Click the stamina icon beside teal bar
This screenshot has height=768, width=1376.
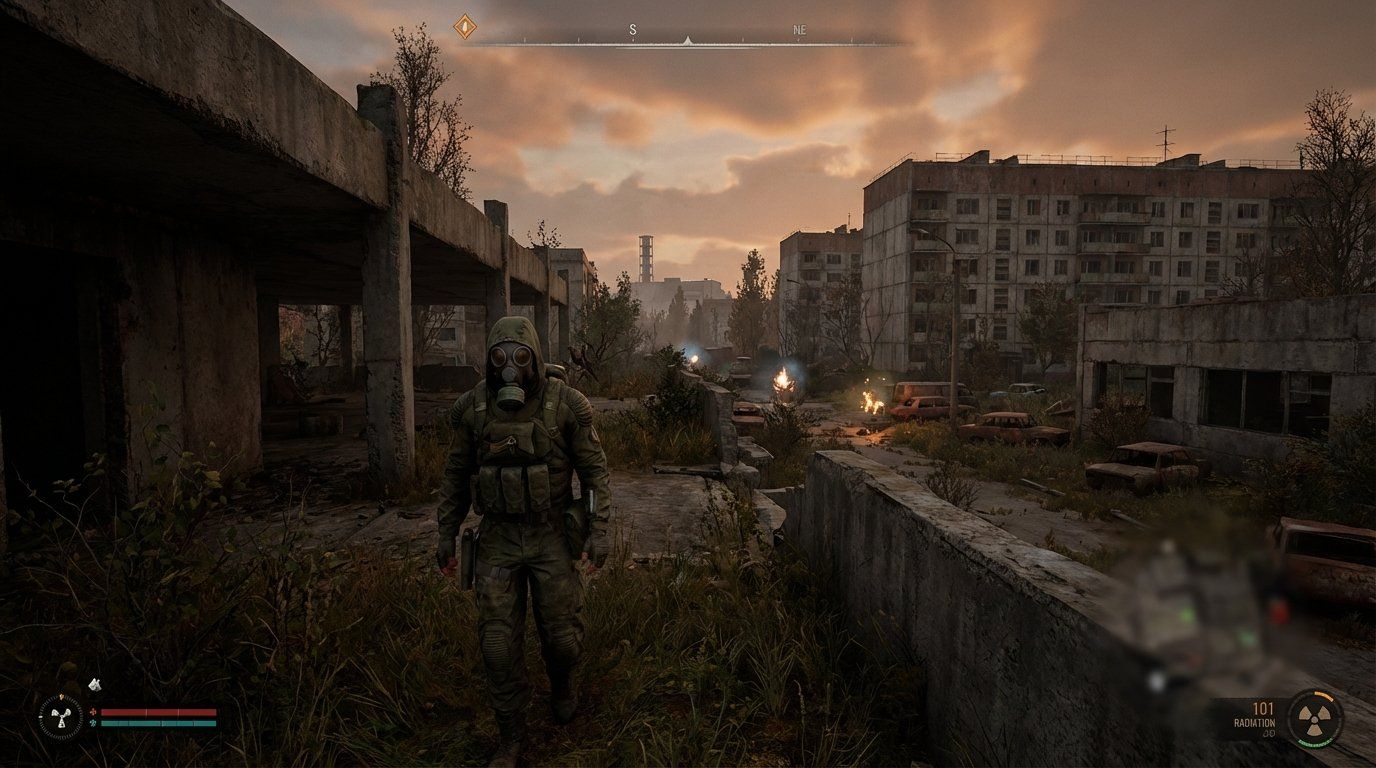coord(93,723)
